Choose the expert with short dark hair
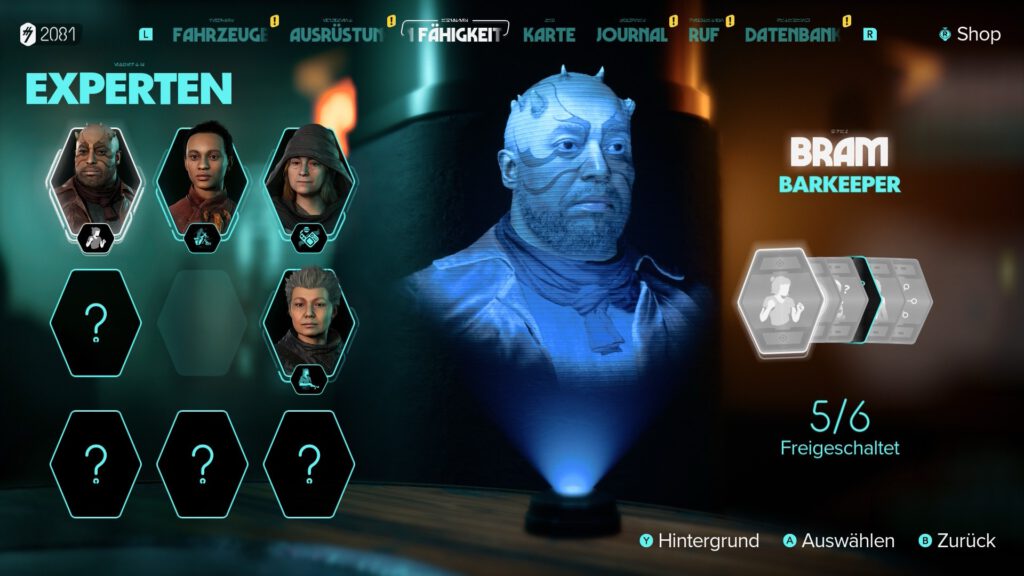Screen dimensions: 1024x576 pos(203,178)
